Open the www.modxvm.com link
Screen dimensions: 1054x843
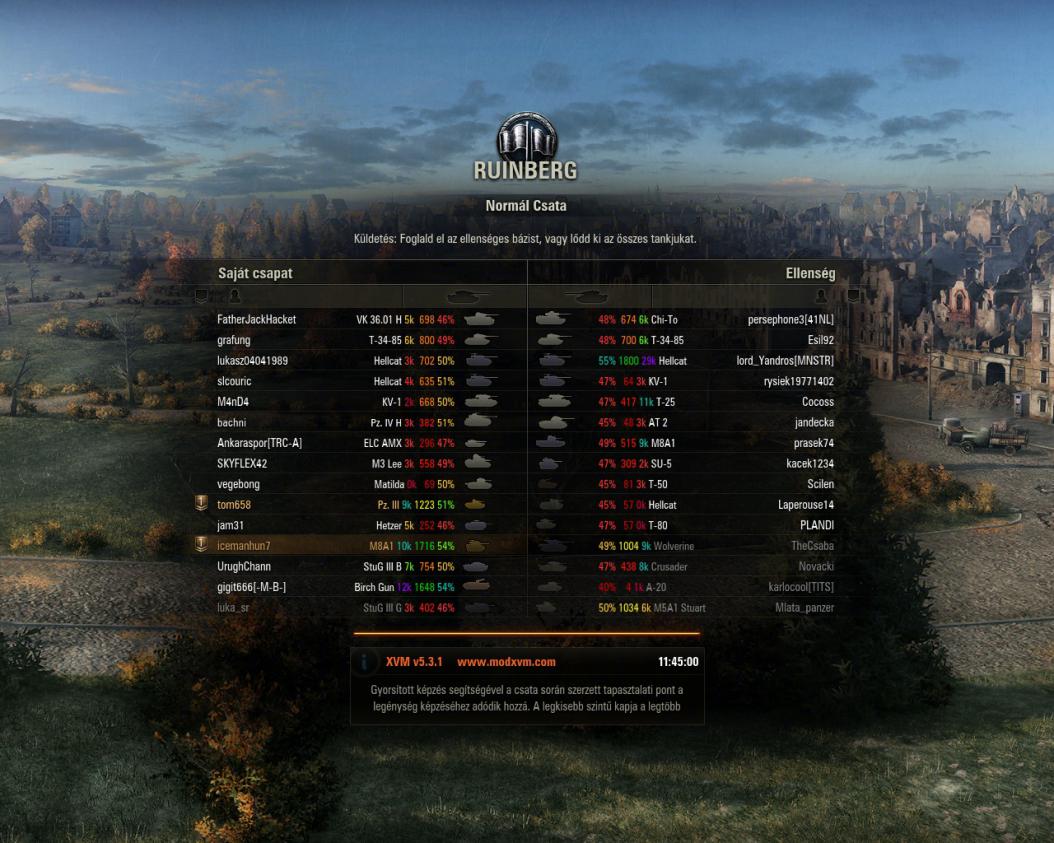pos(506,662)
